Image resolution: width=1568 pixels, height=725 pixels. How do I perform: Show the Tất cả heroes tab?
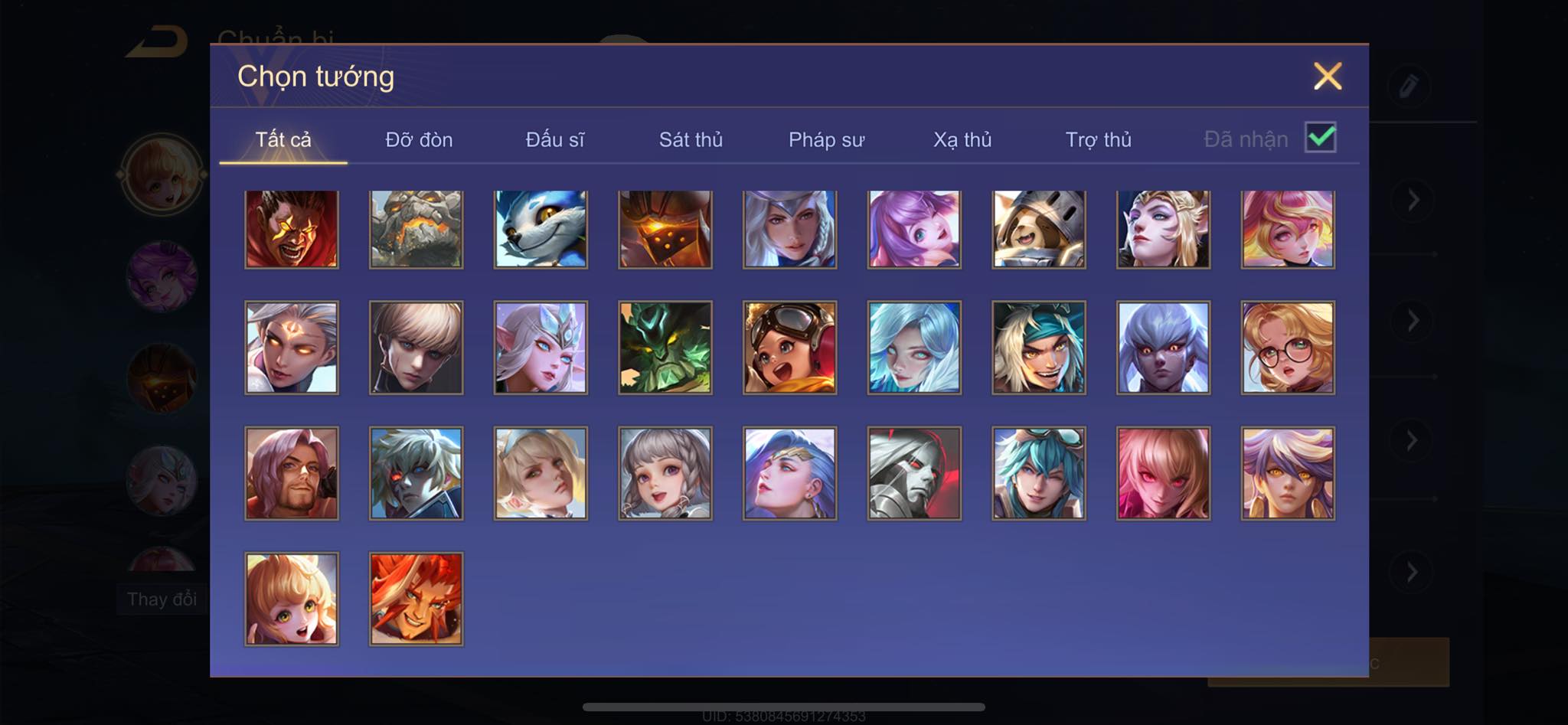pyautogui.click(x=283, y=140)
